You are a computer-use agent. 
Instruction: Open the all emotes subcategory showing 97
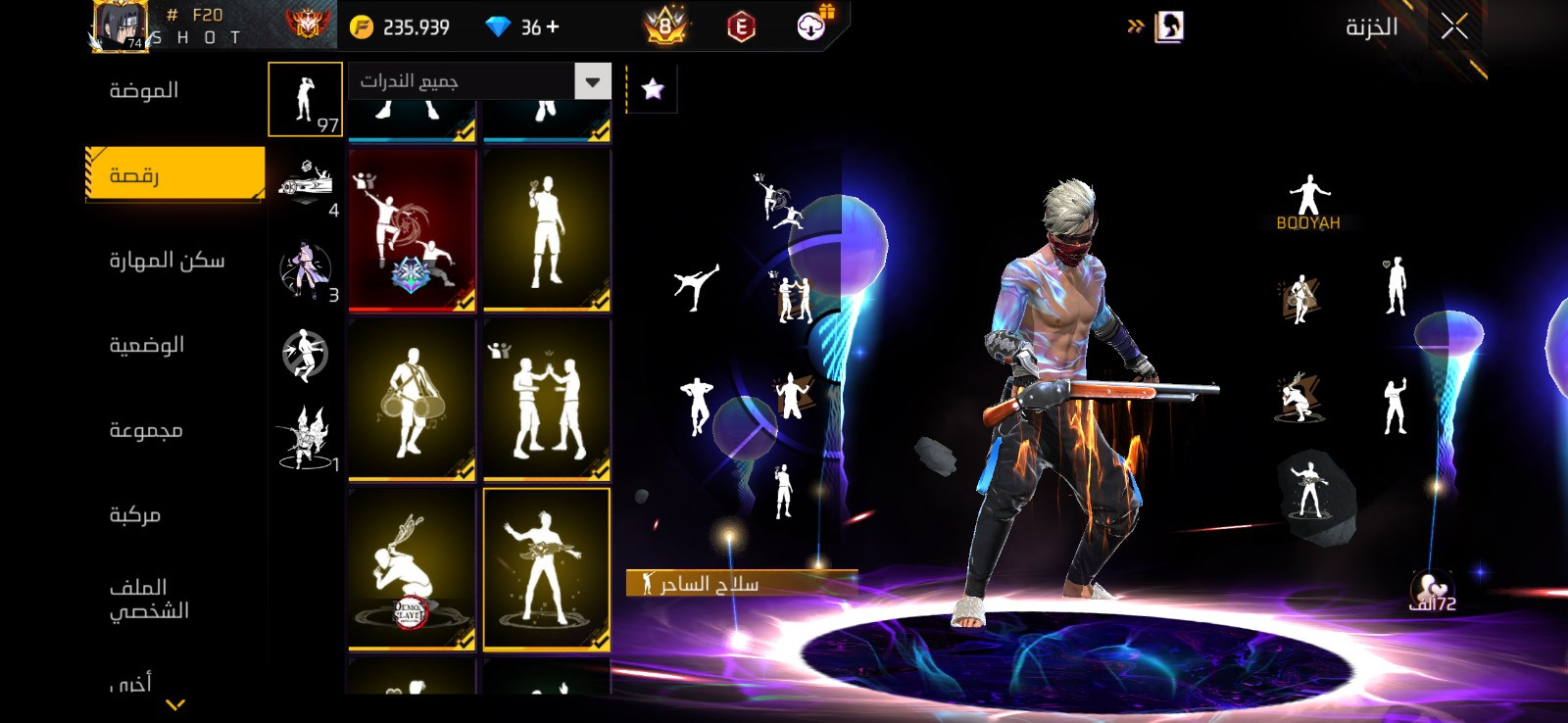pos(305,99)
